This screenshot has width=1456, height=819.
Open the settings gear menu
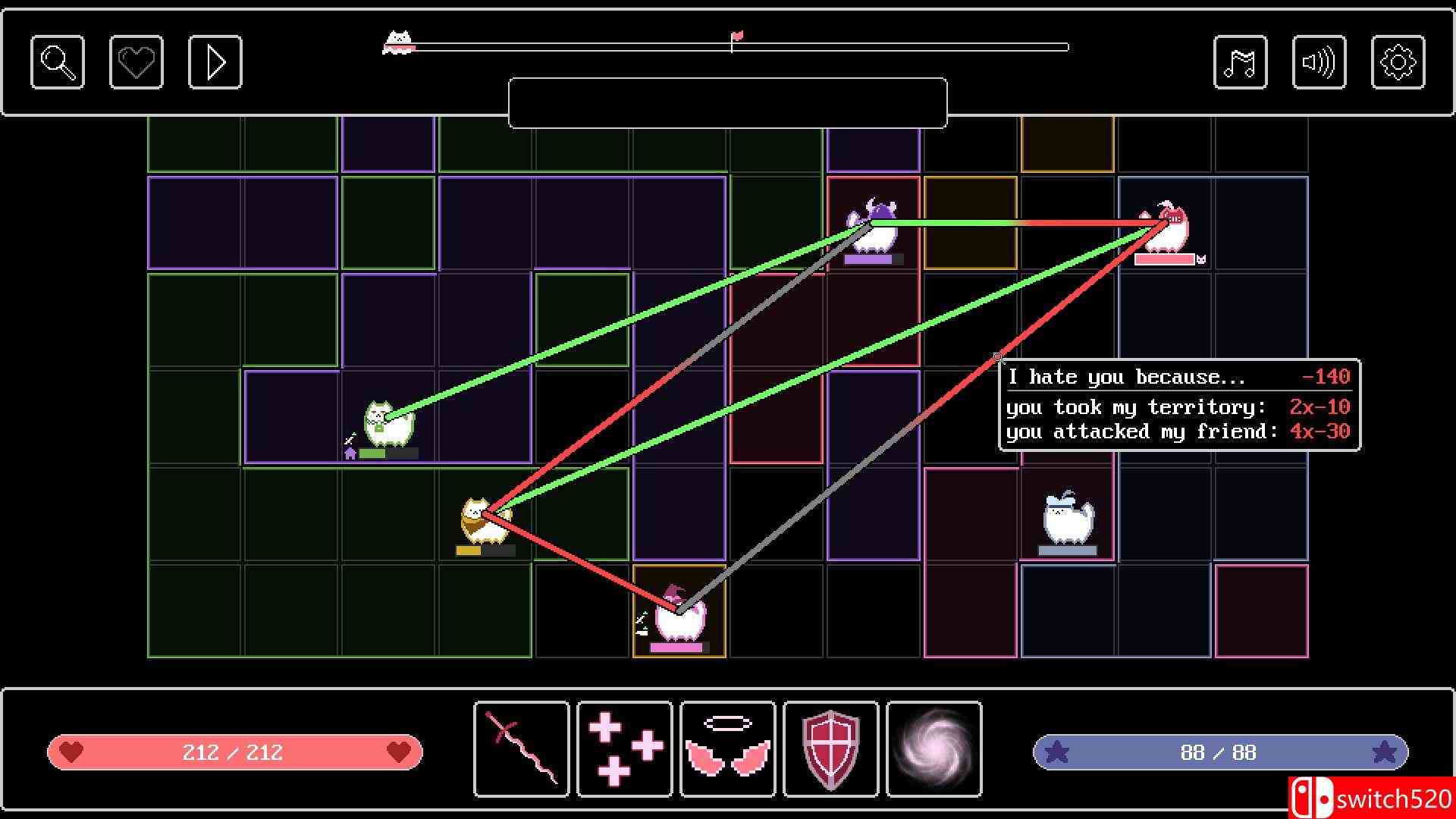click(x=1399, y=61)
